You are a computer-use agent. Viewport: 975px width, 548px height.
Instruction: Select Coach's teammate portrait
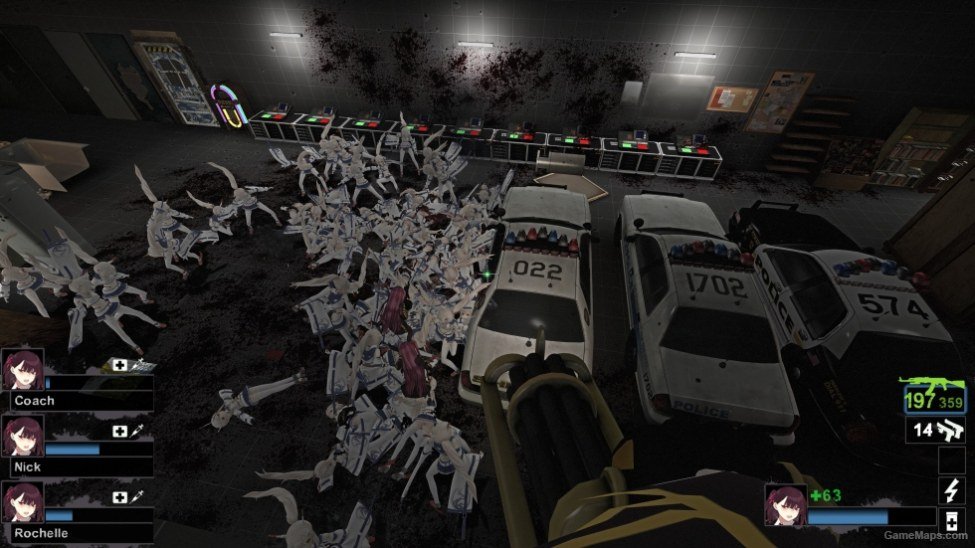(x=22, y=371)
